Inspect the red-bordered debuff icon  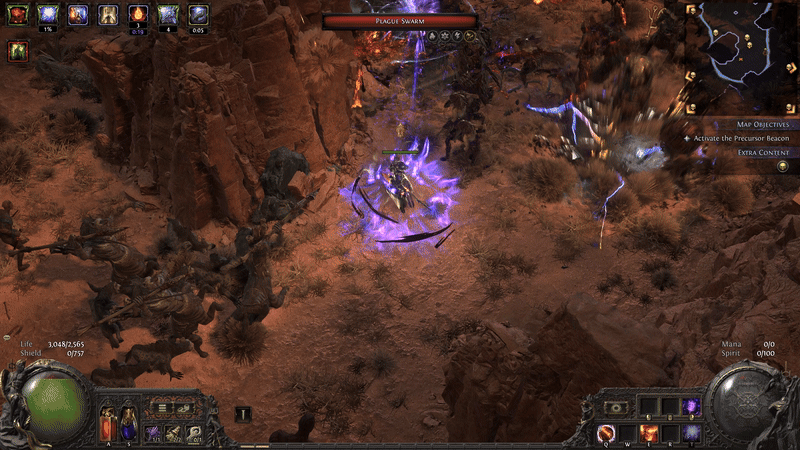tap(17, 51)
